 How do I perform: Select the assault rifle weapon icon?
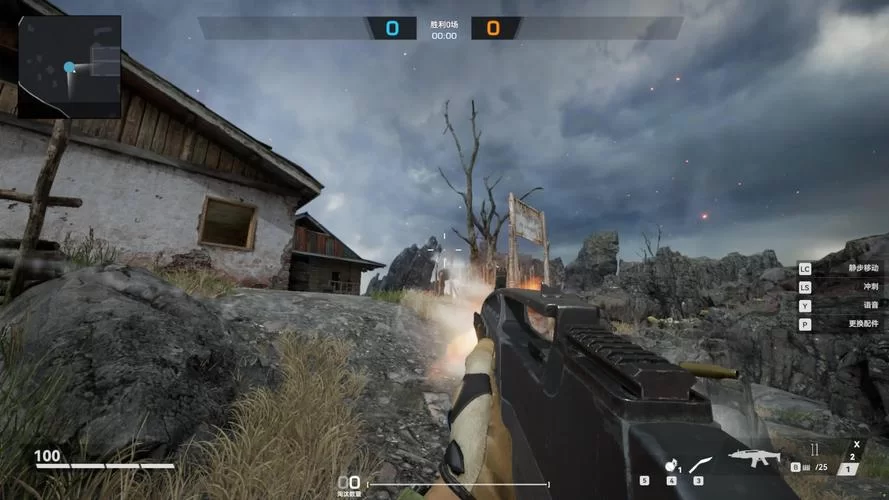pyautogui.click(x=752, y=458)
